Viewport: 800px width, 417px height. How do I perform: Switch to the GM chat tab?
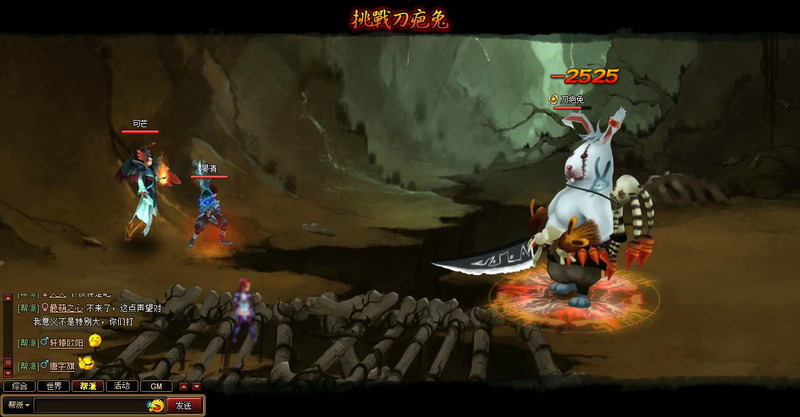155,386
